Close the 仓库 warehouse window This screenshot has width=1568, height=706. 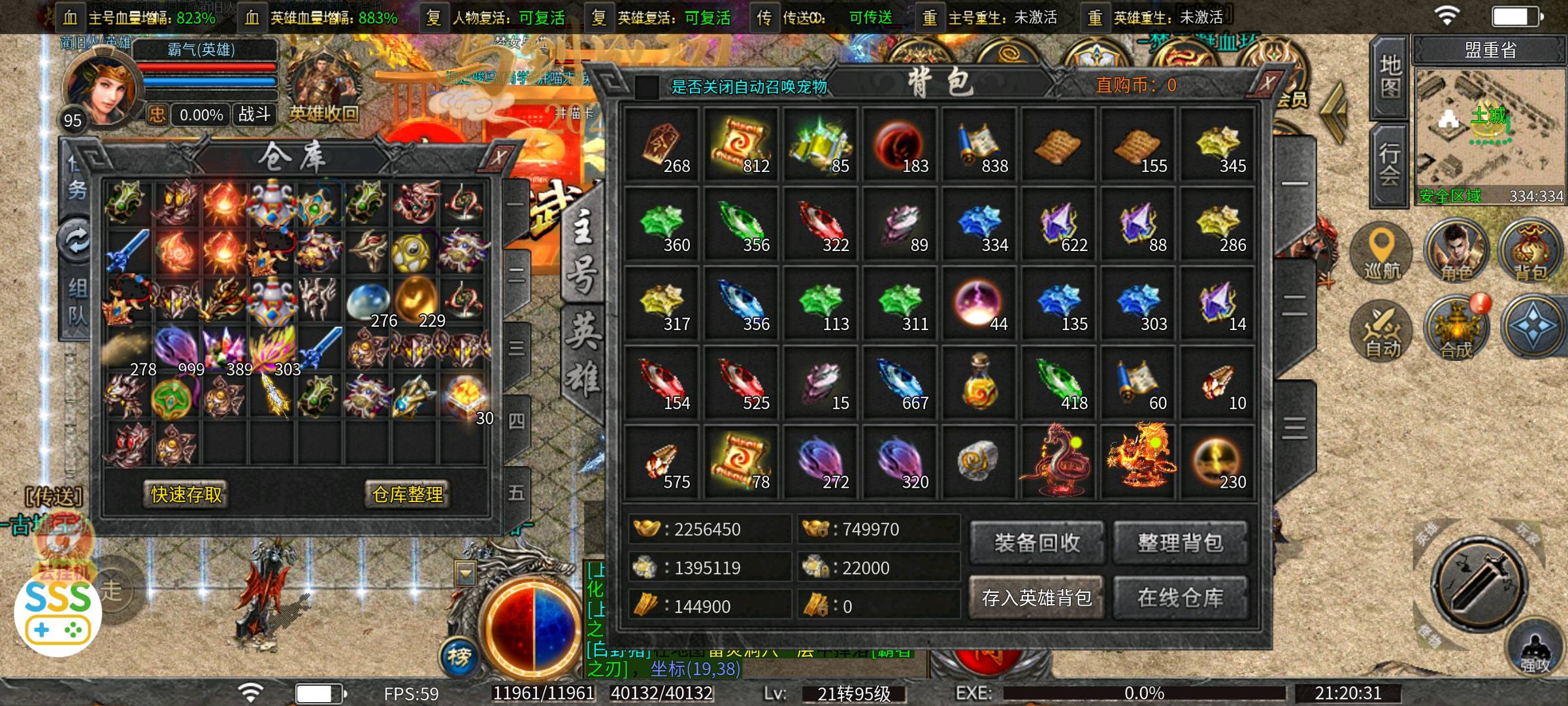pyautogui.click(x=498, y=157)
